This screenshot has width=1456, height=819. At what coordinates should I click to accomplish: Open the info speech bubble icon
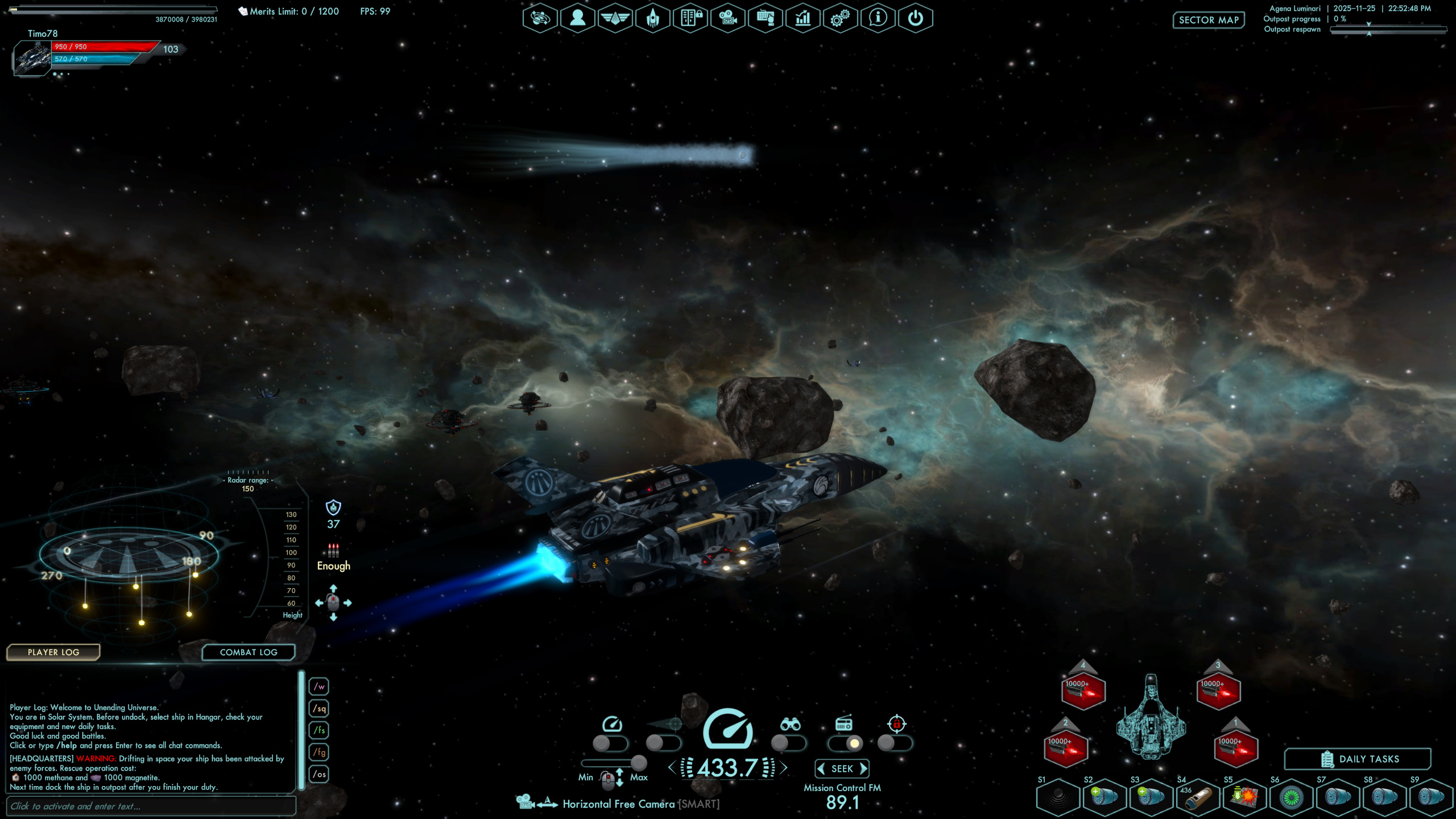[878, 18]
